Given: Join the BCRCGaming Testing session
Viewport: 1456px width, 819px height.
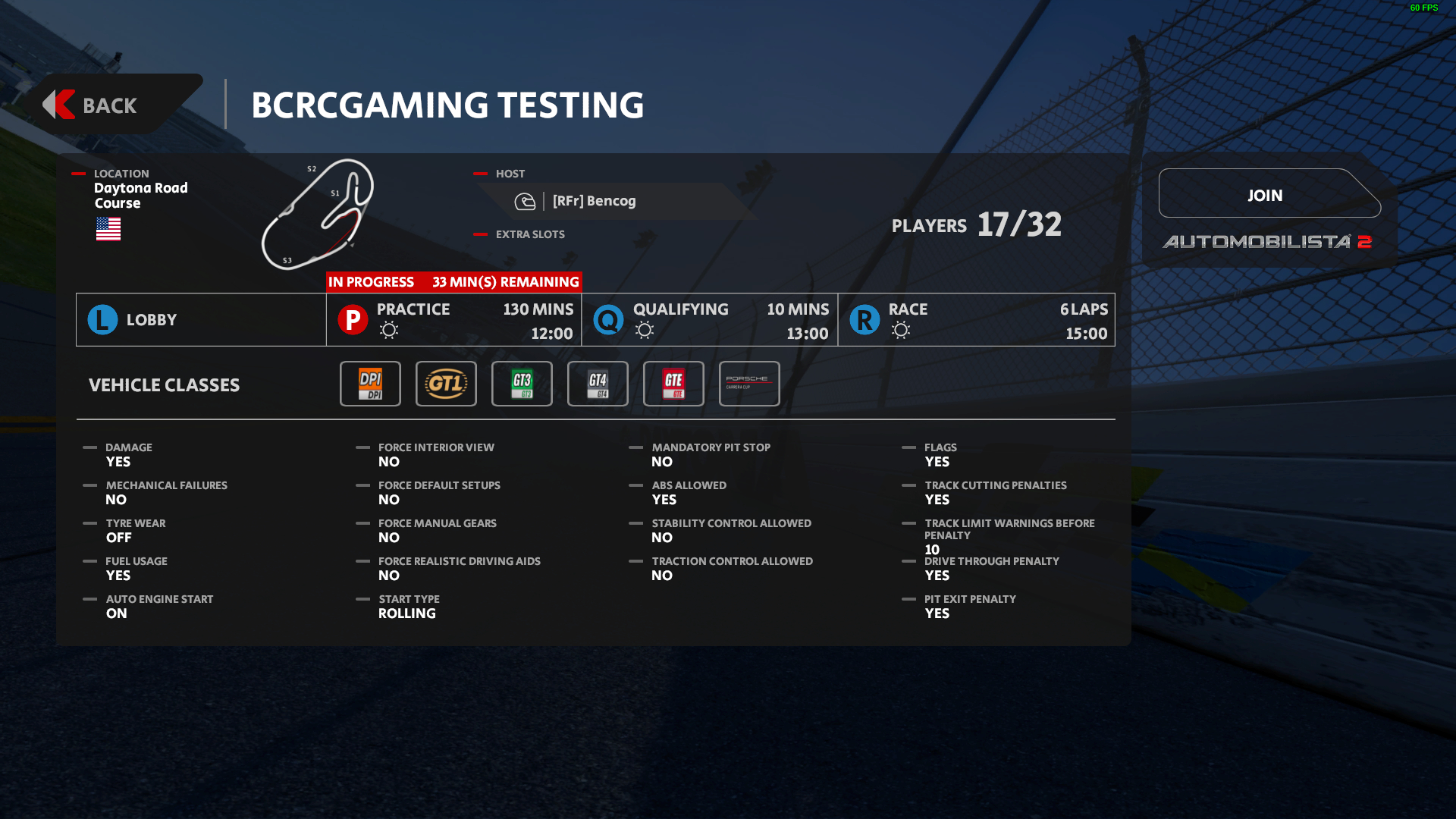Looking at the screenshot, I should point(1265,195).
